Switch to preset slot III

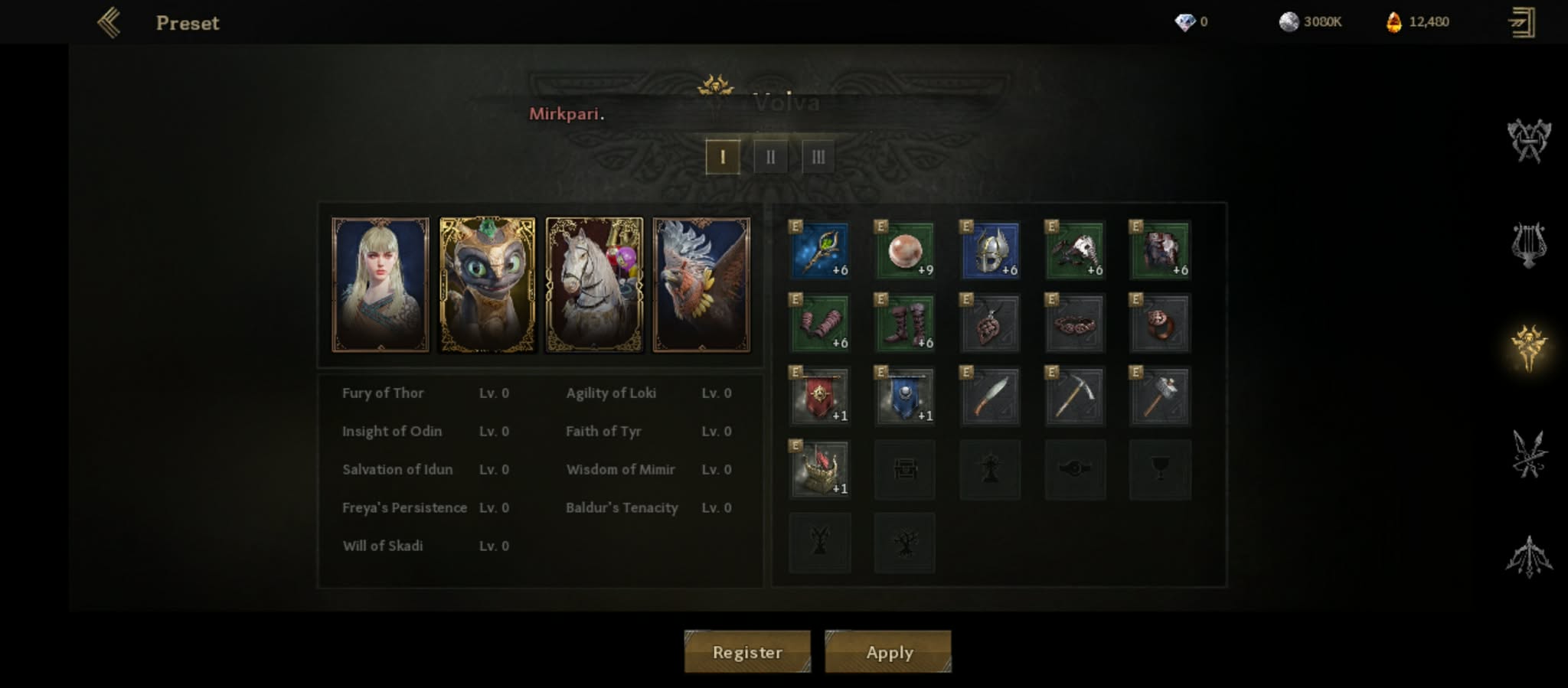[x=818, y=157]
